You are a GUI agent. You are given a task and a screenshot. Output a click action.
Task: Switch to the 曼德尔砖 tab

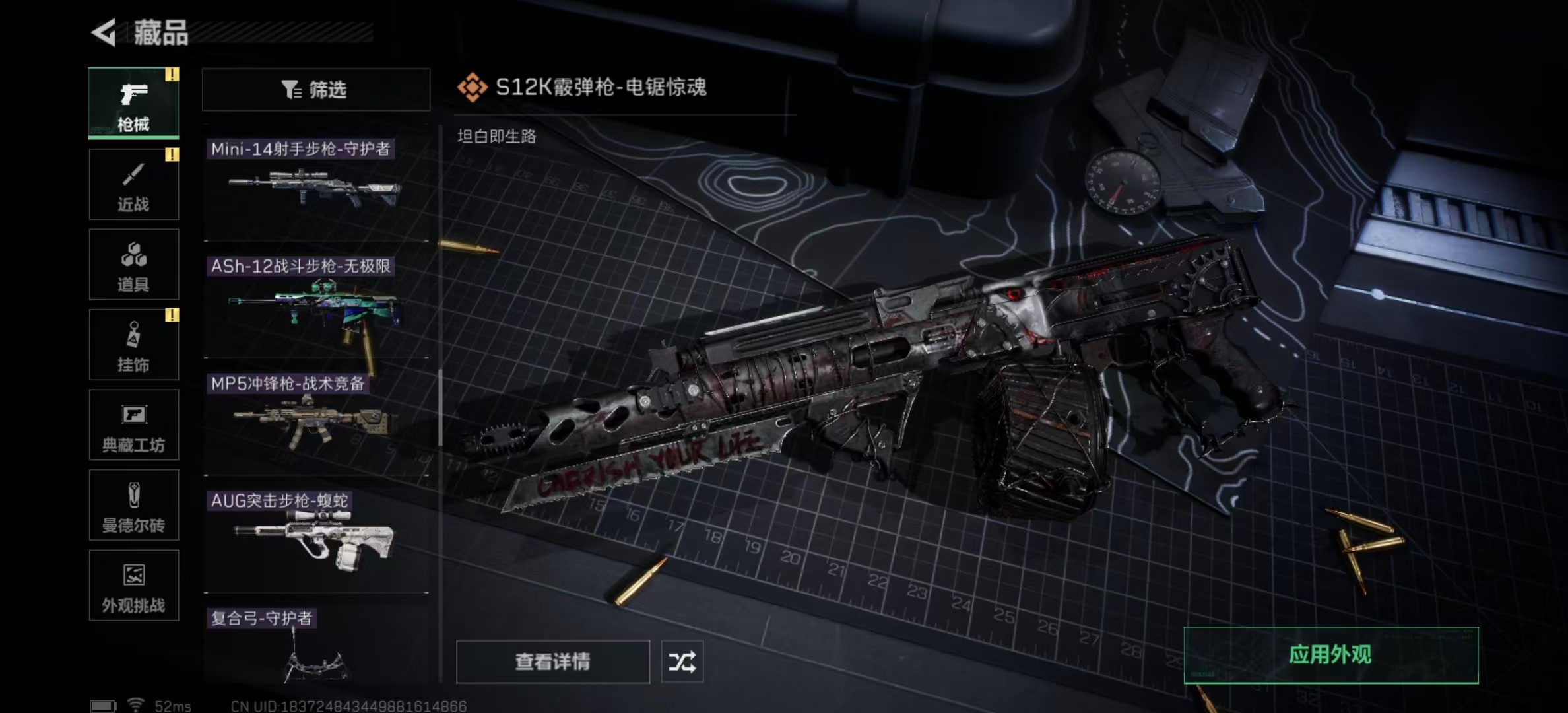133,506
